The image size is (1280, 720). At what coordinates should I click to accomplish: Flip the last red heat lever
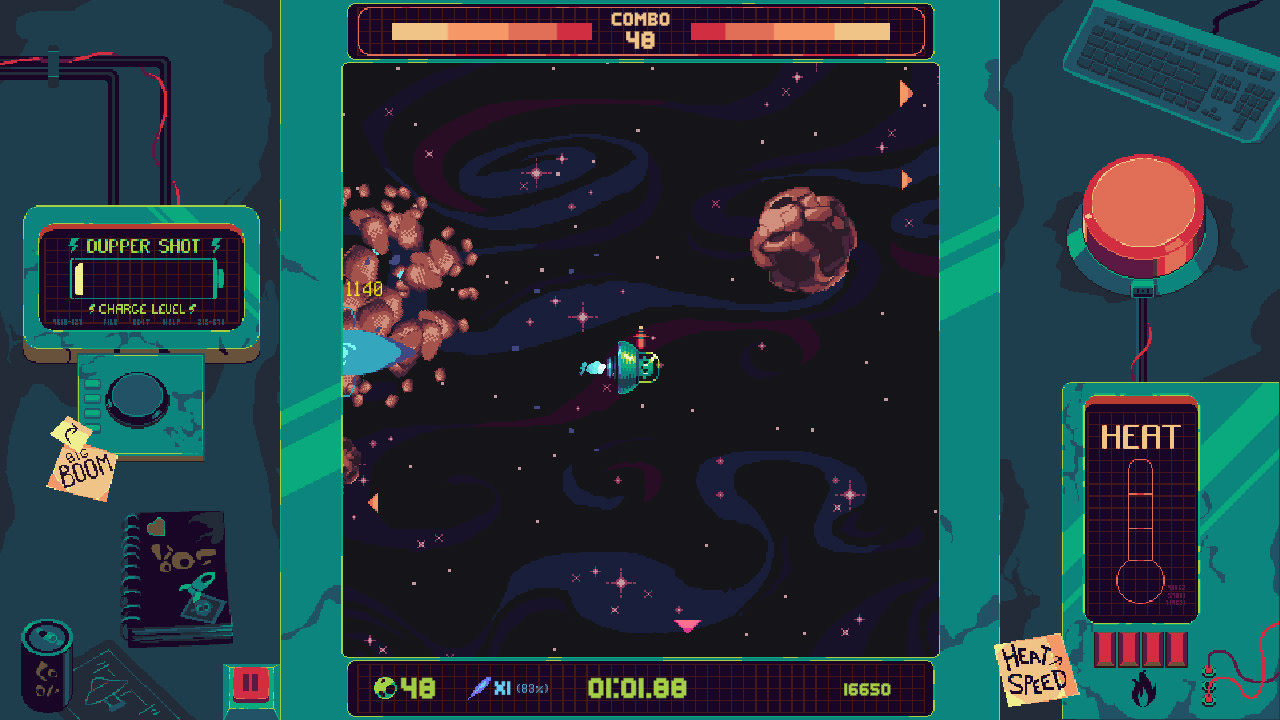coord(1176,650)
